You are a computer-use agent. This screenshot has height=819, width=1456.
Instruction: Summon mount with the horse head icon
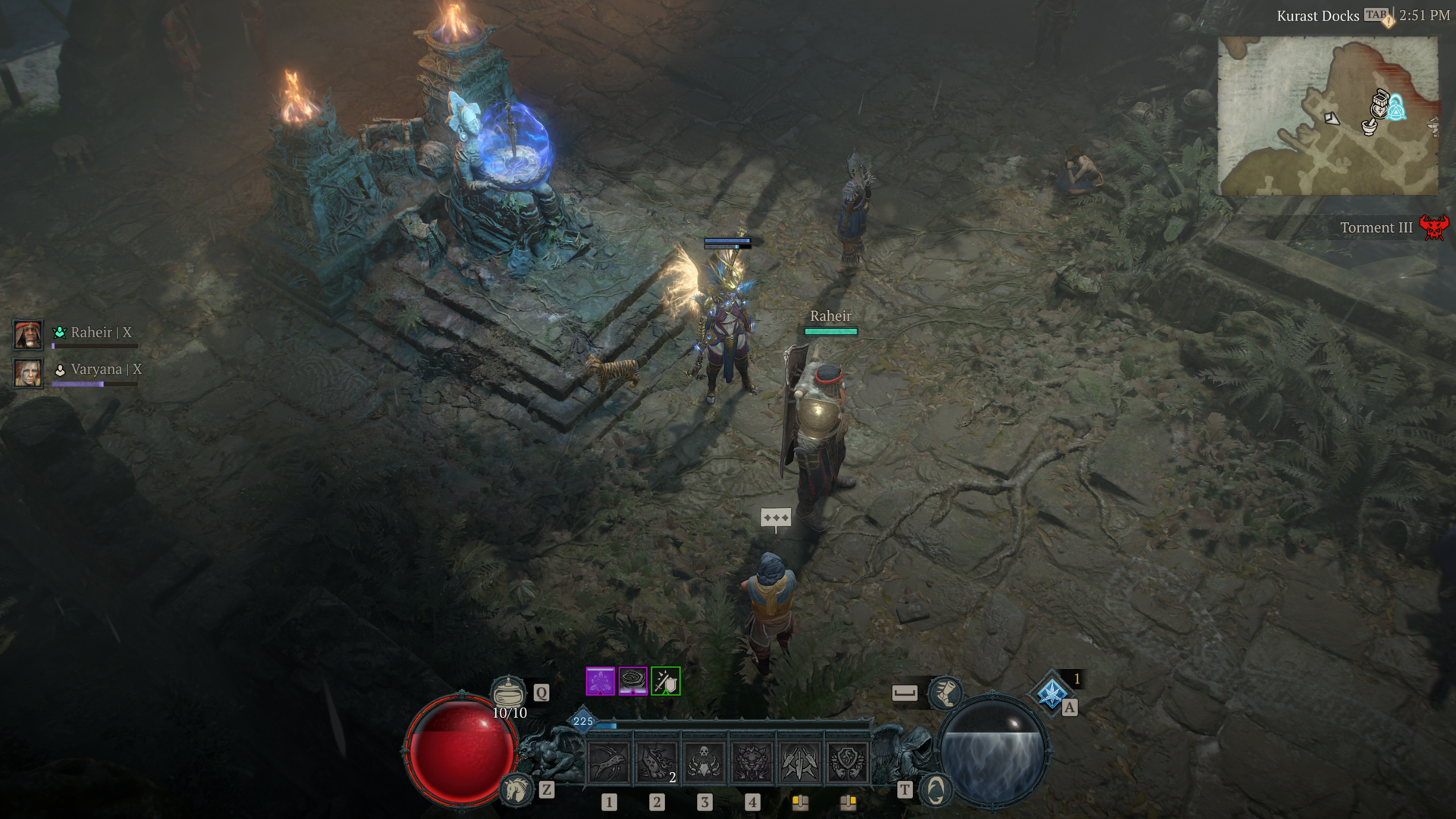[x=517, y=789]
